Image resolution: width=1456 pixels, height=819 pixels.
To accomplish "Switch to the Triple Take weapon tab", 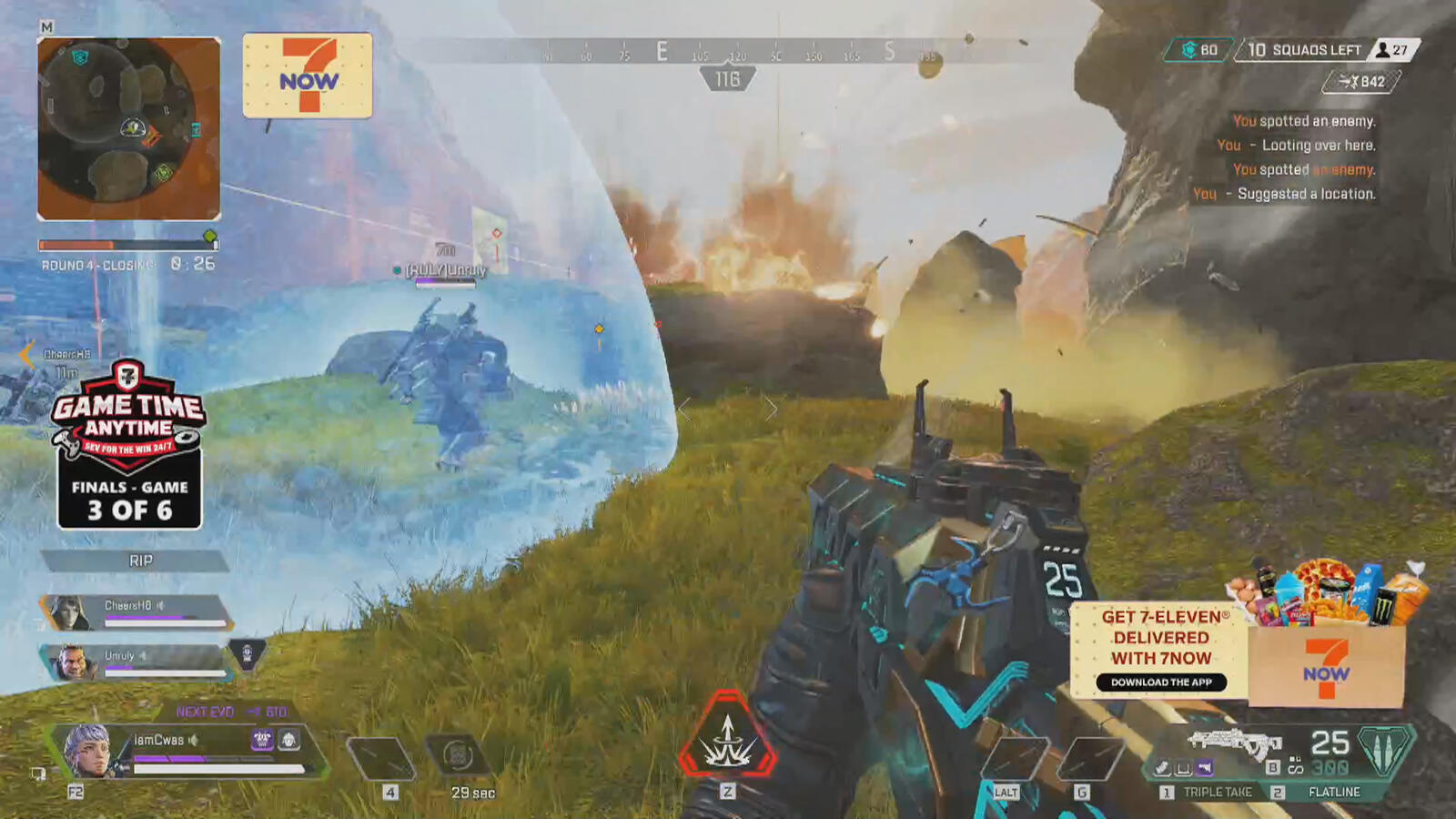I will 1218,792.
